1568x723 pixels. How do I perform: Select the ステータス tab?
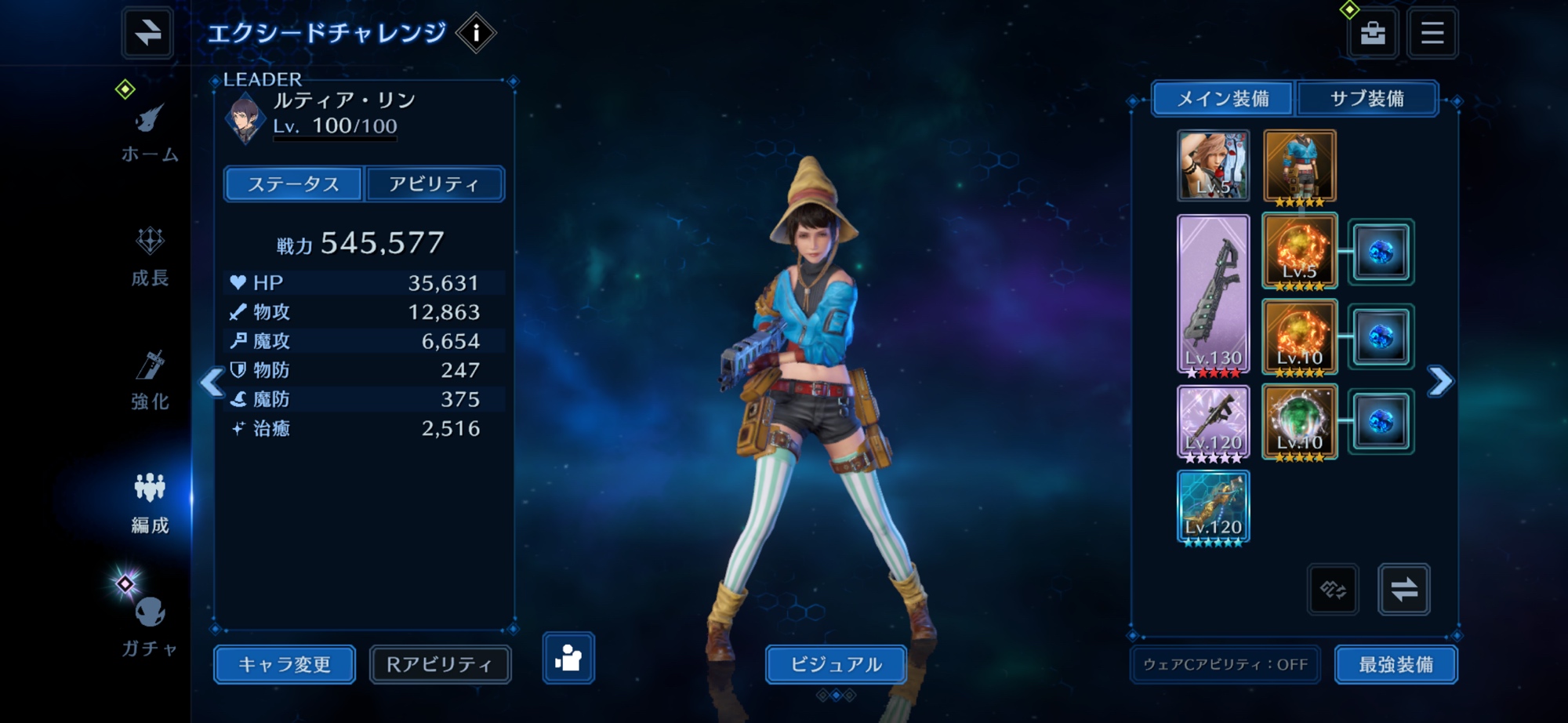point(293,184)
